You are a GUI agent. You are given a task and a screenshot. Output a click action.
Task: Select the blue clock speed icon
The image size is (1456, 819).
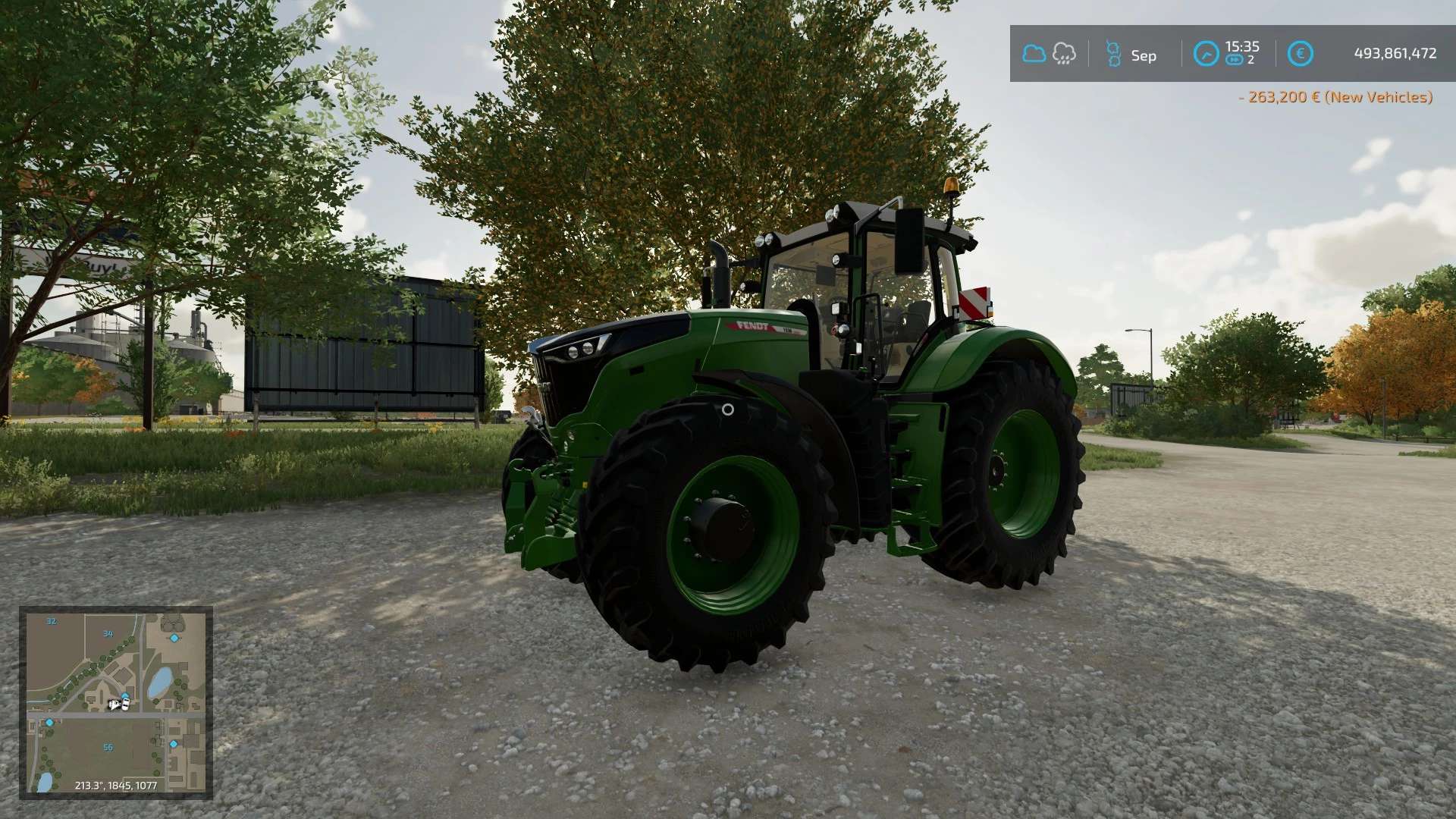(x=1206, y=54)
